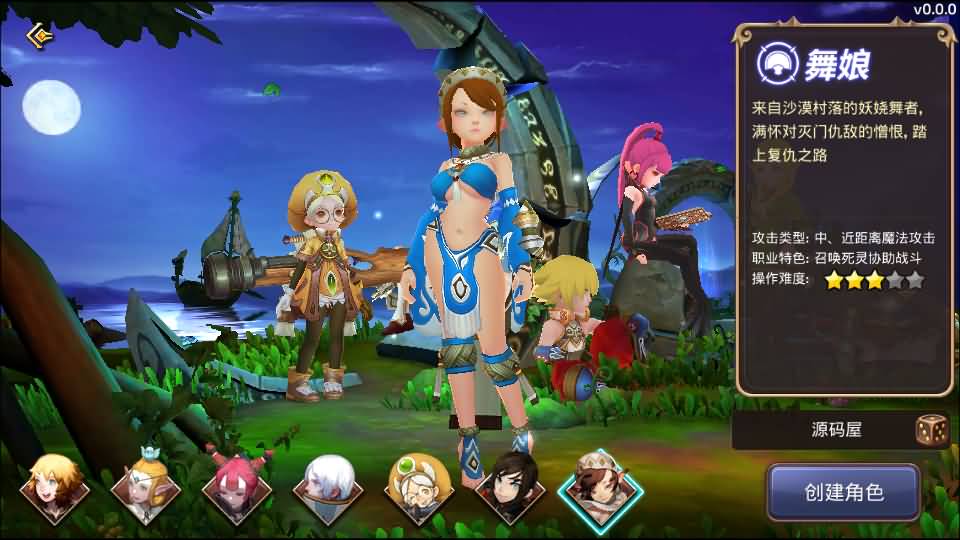Screen dimensions: 960x540
Task: Click the back arrow button
Action: [x=40, y=36]
